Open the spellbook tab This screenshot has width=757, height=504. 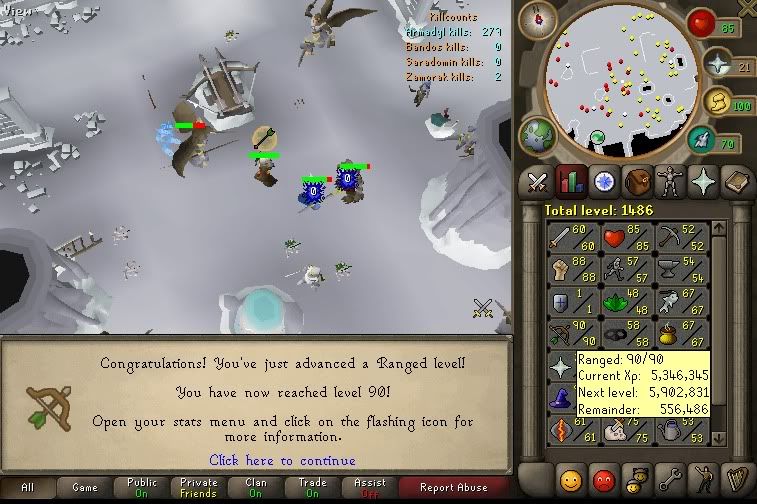(735, 181)
